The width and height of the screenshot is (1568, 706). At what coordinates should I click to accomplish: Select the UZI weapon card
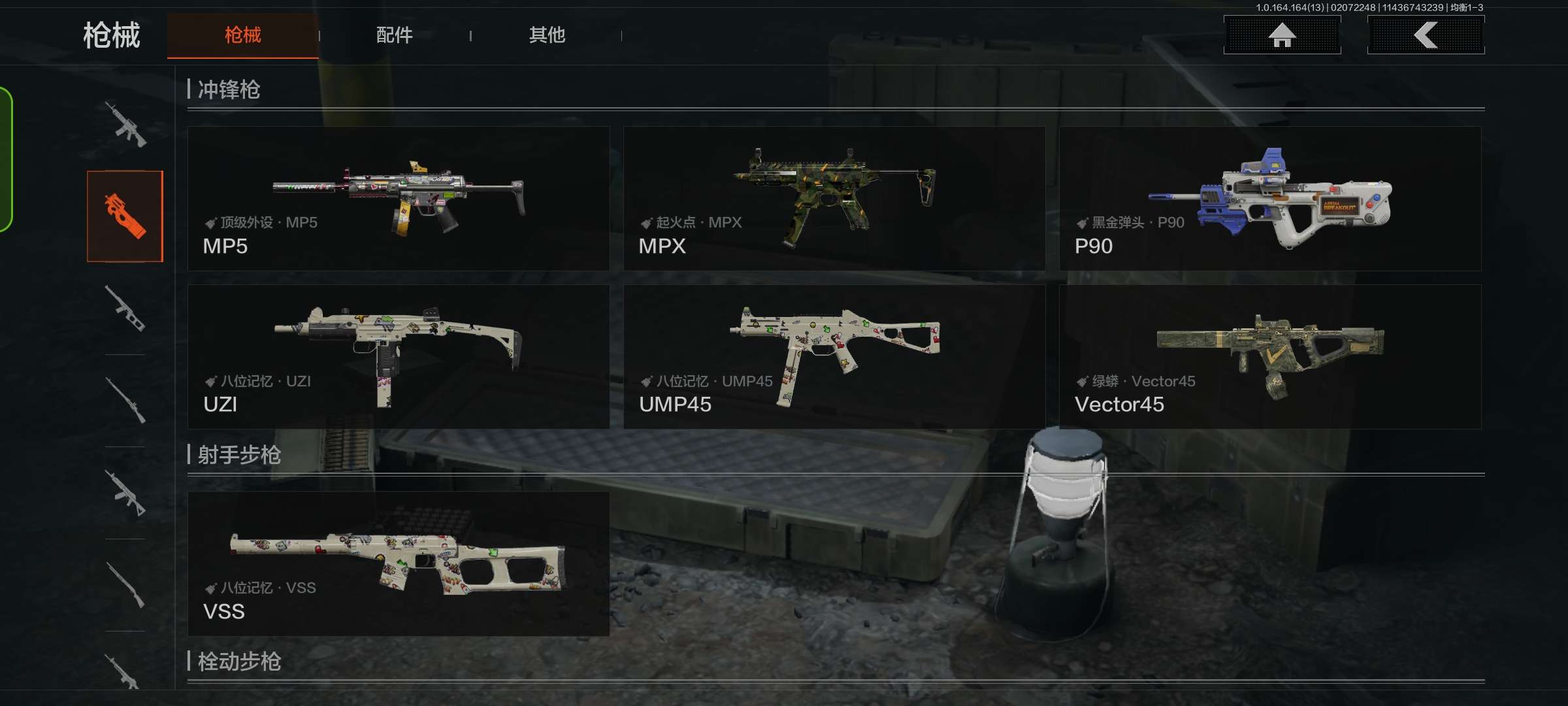tap(399, 357)
